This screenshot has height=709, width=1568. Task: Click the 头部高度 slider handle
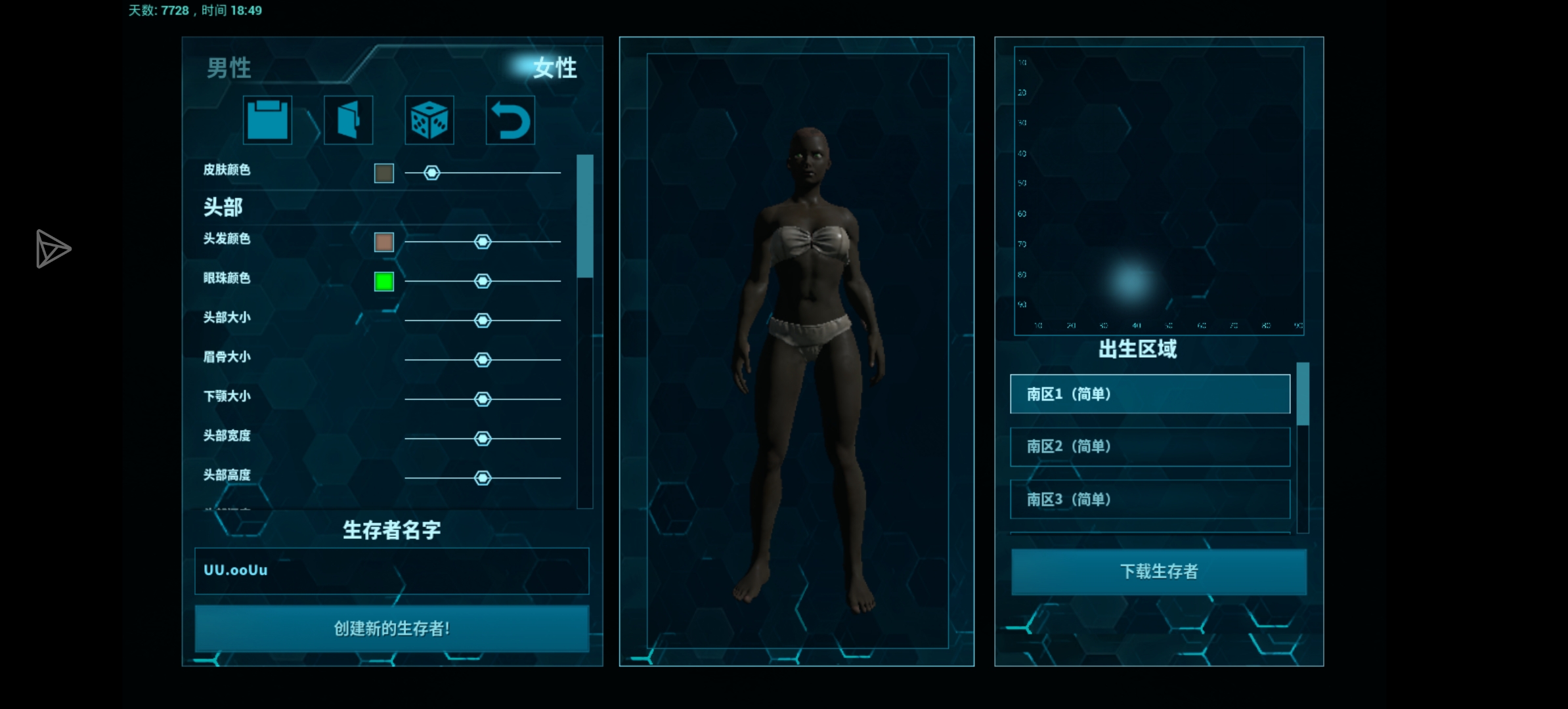(x=483, y=478)
